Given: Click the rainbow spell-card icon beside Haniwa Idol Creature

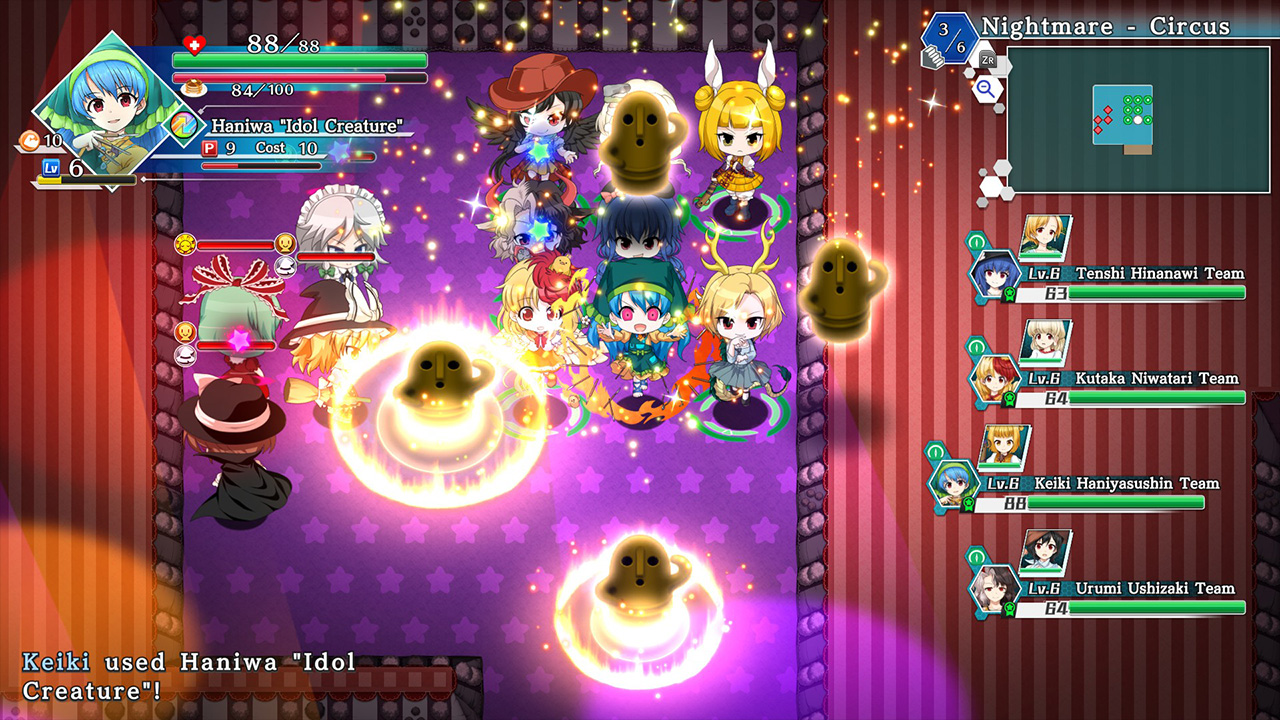Looking at the screenshot, I should [182, 126].
